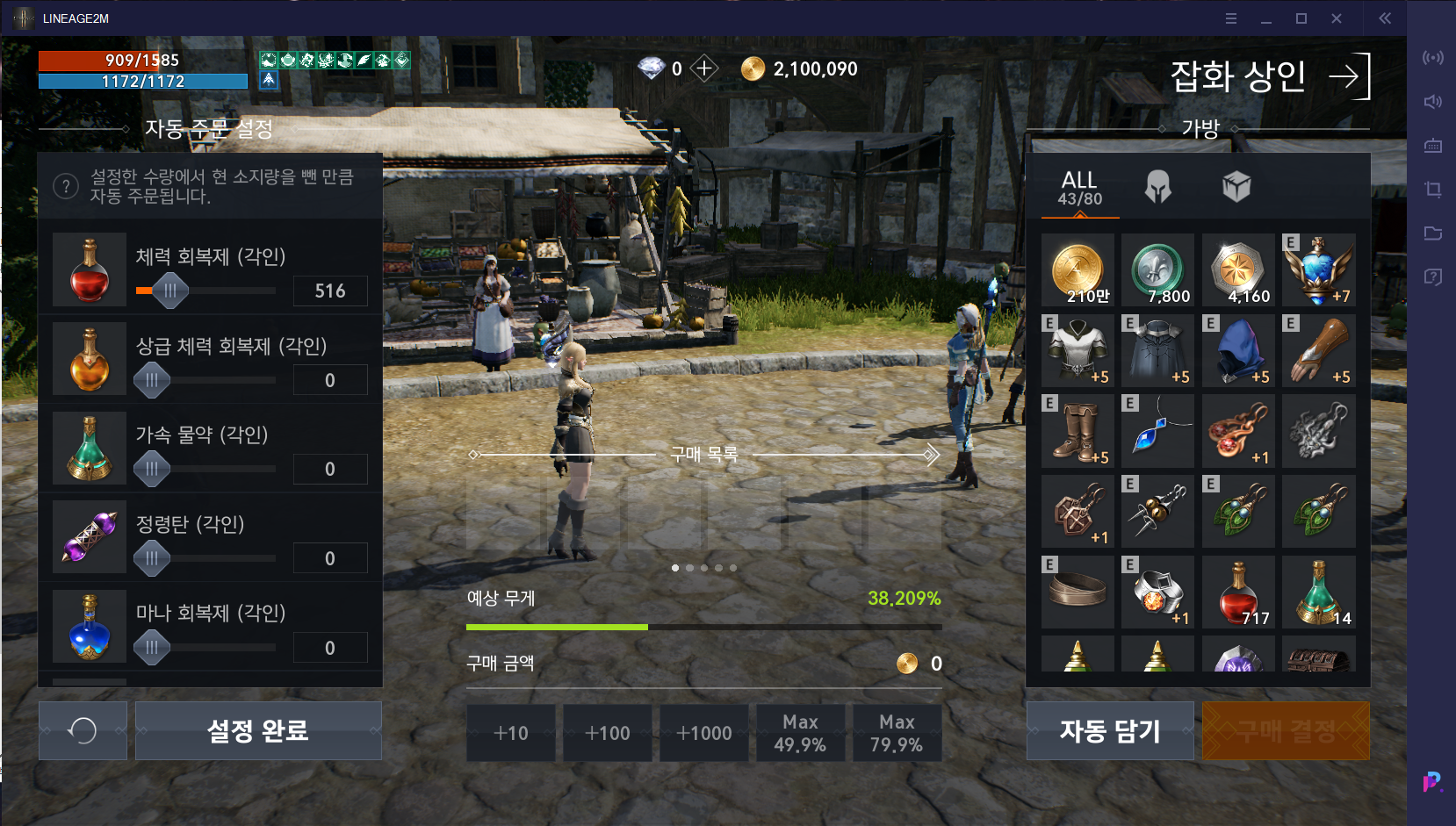Choose Max 79.9% weight option

pyautogui.click(x=897, y=733)
